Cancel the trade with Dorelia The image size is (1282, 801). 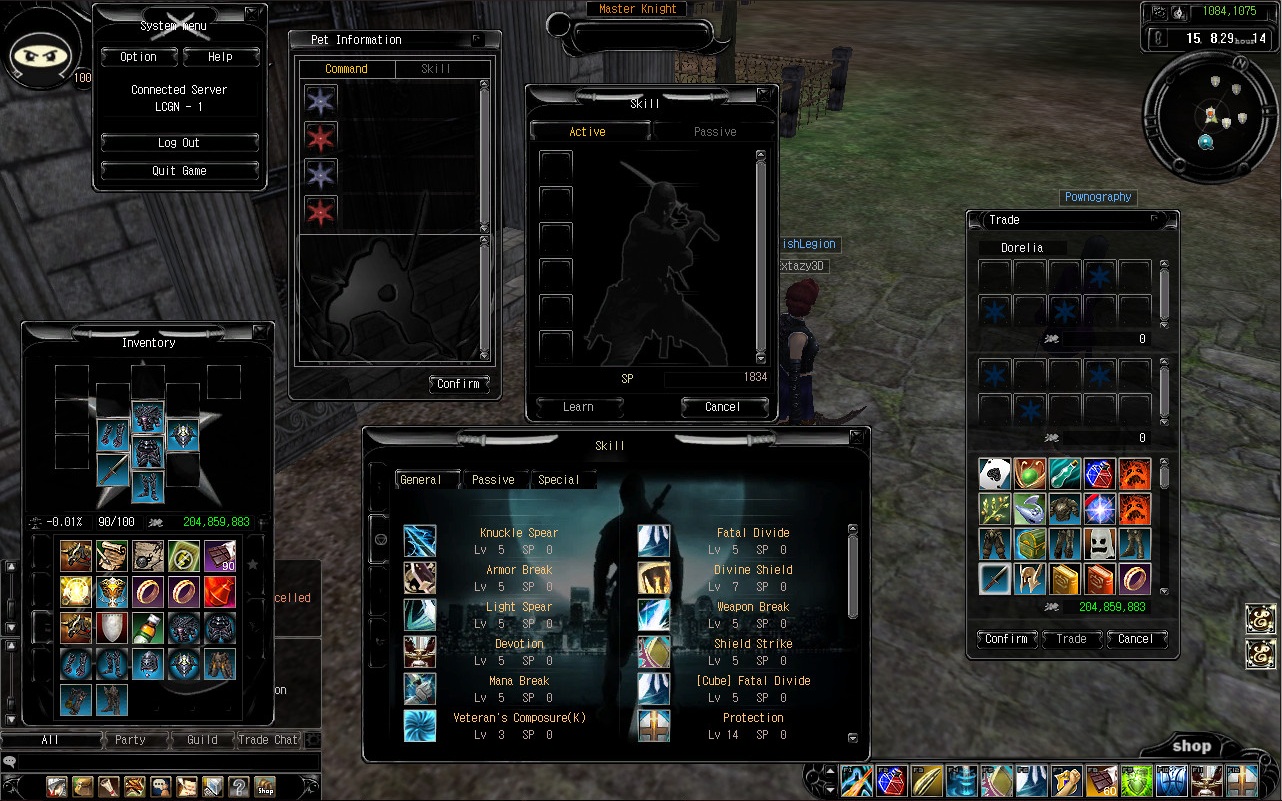(x=1135, y=639)
